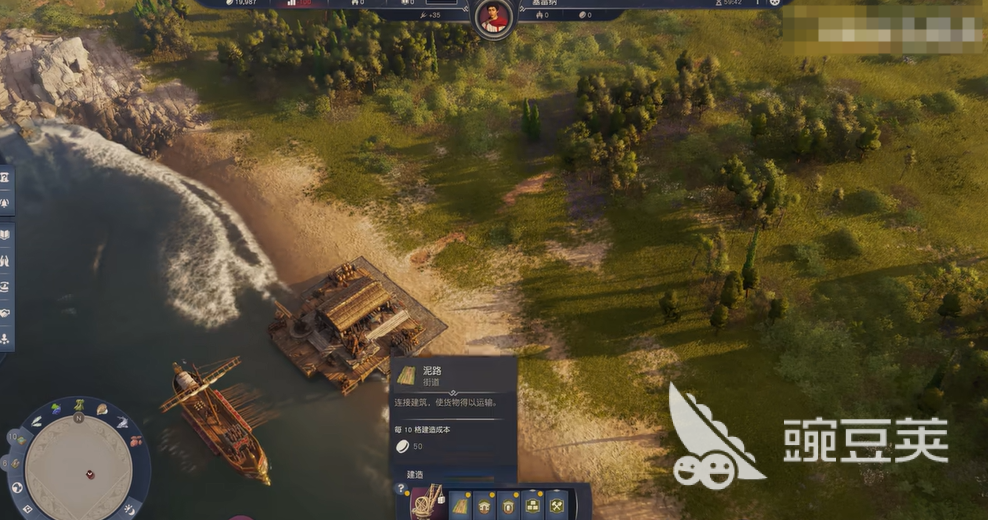Click the eye icon in left sidebar
The width and height of the screenshot is (988, 520).
[x=6, y=287]
